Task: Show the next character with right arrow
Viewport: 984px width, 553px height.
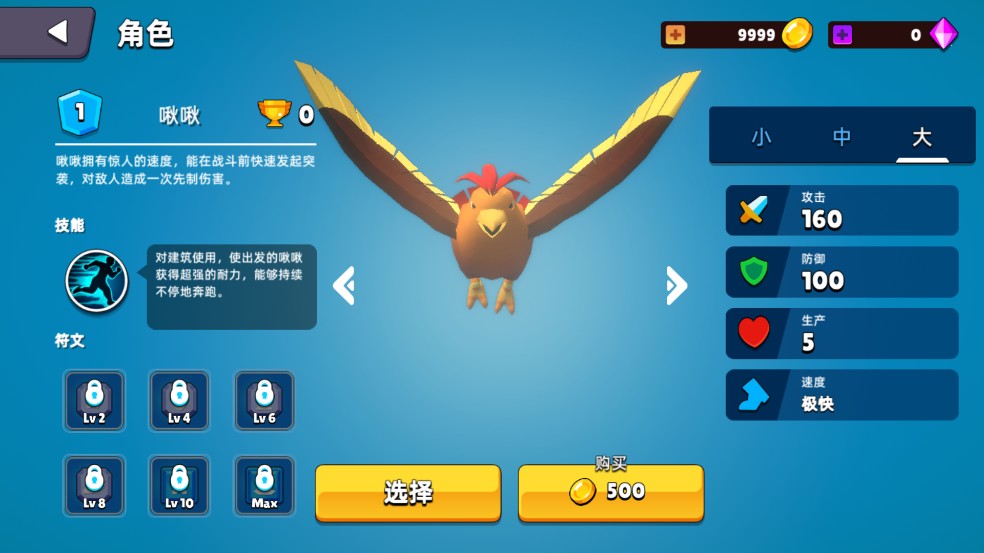Action: 676,285
